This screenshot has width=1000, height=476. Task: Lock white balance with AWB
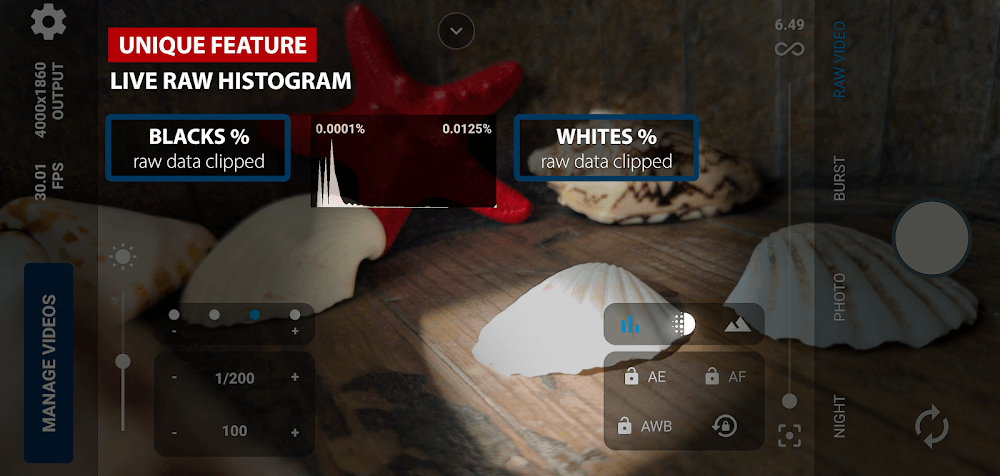[647, 426]
